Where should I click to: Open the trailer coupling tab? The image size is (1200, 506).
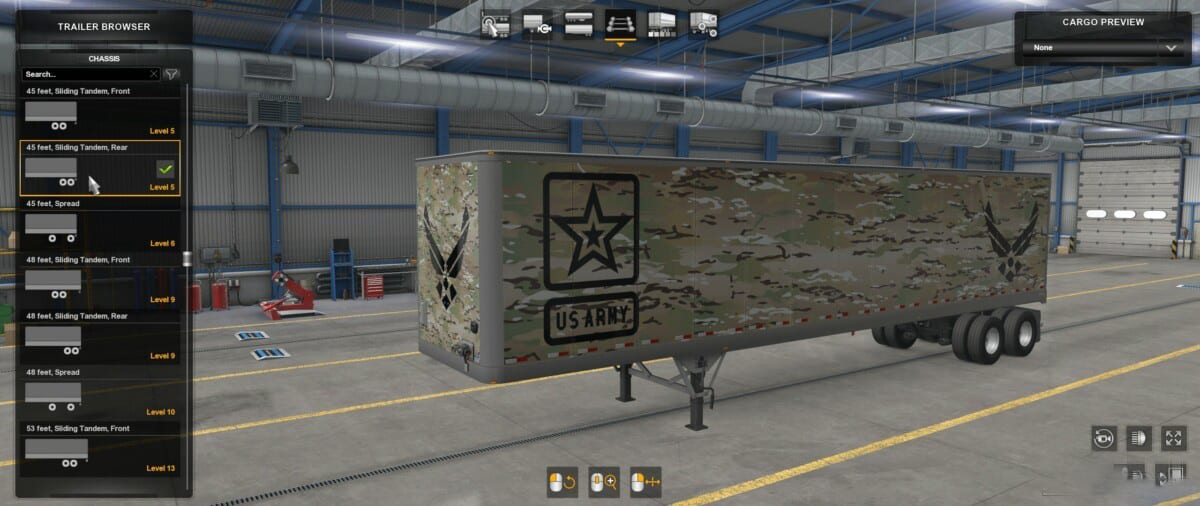point(536,23)
